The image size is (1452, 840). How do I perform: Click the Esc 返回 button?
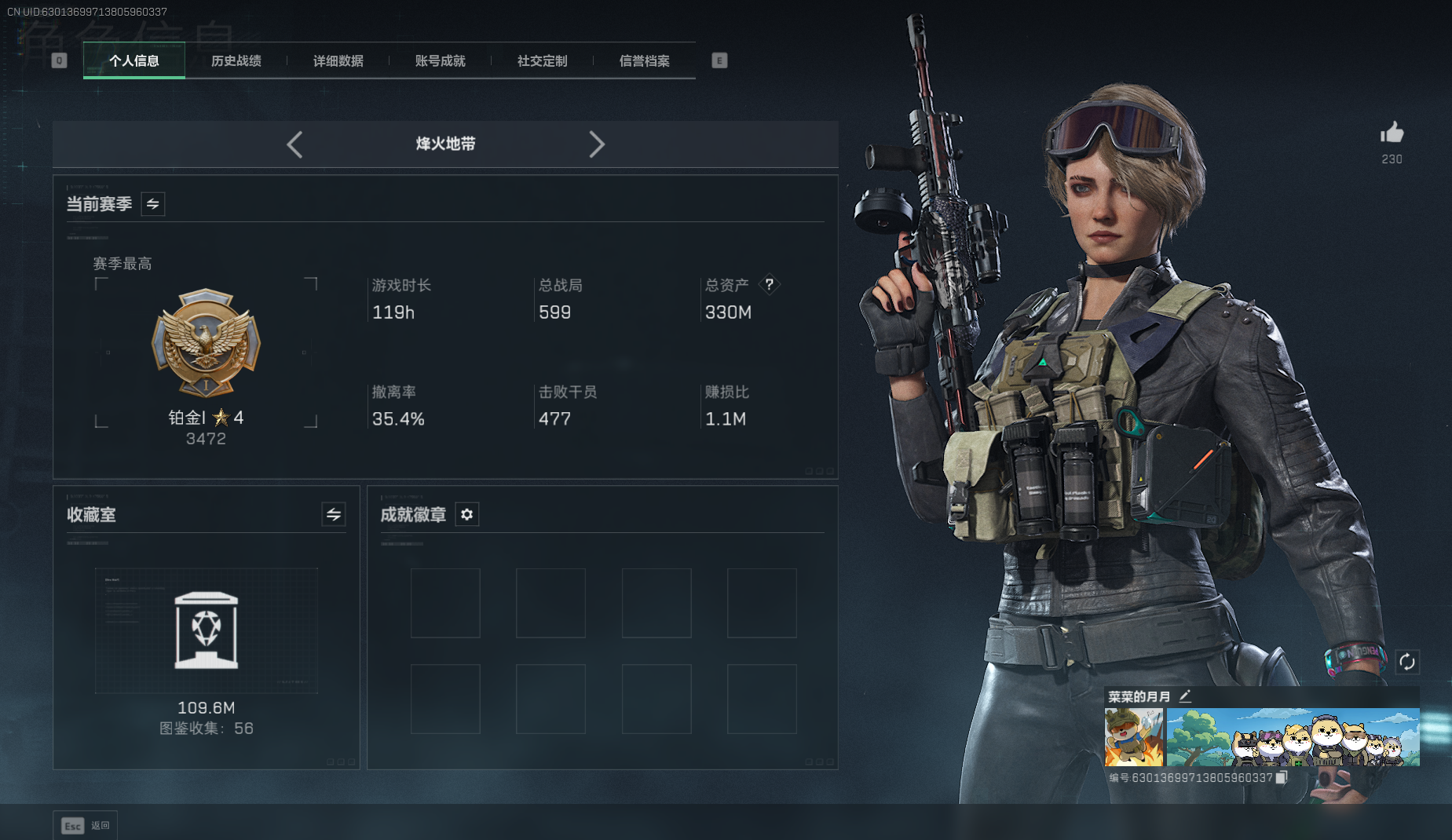click(85, 825)
